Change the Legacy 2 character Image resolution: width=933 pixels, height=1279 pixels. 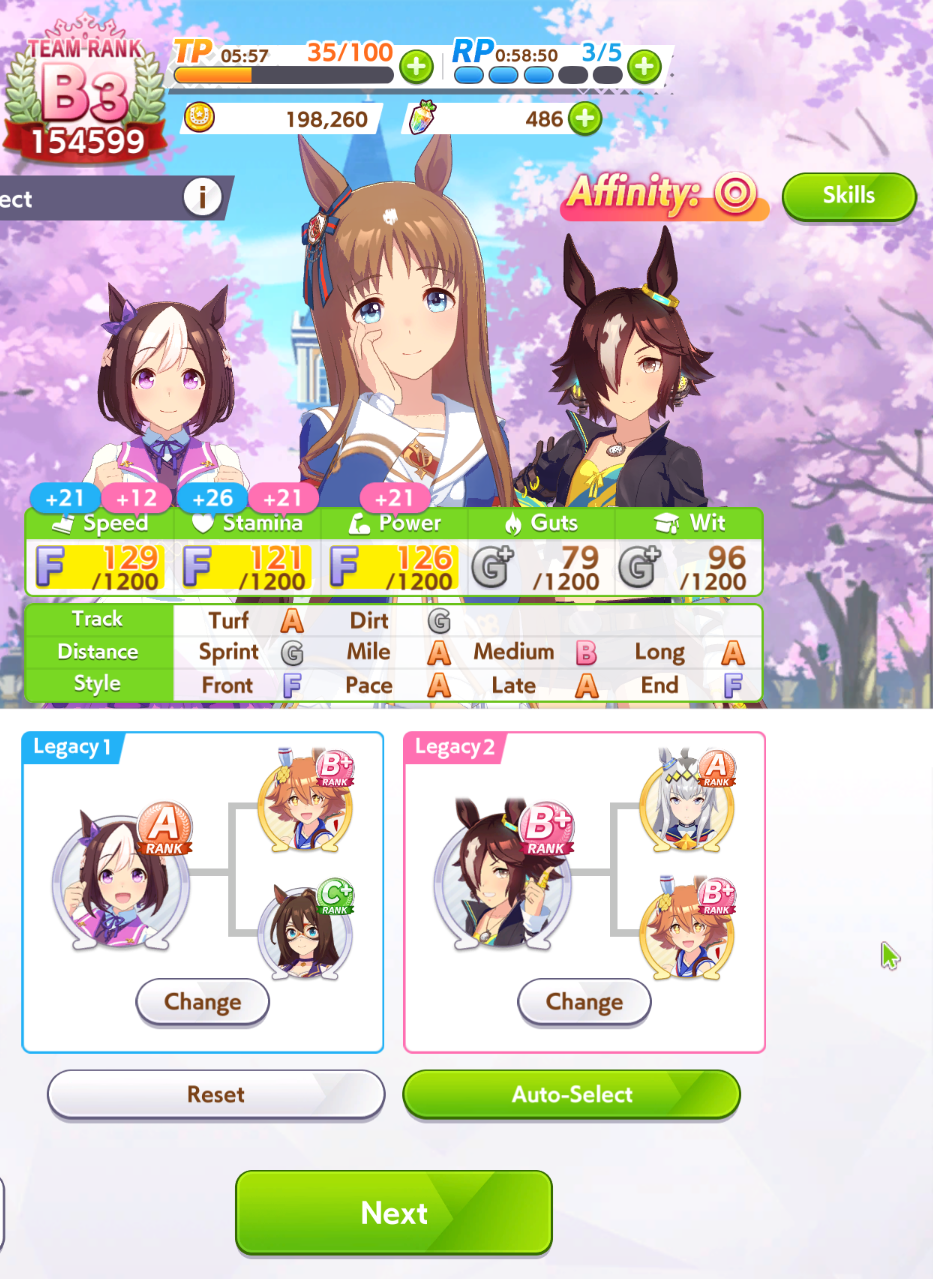click(x=584, y=1001)
